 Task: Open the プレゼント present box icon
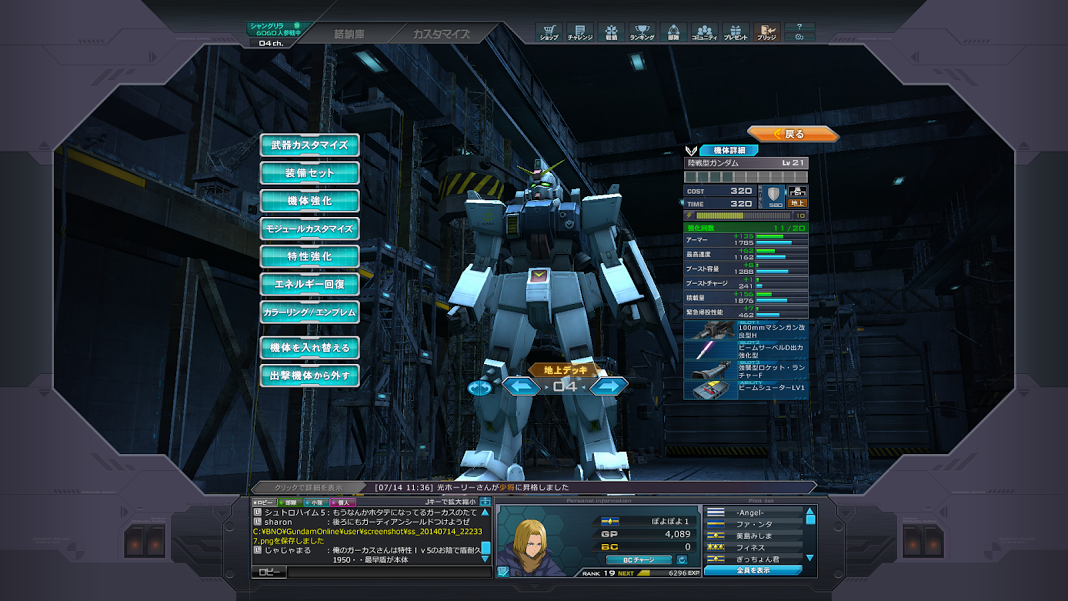(x=735, y=33)
